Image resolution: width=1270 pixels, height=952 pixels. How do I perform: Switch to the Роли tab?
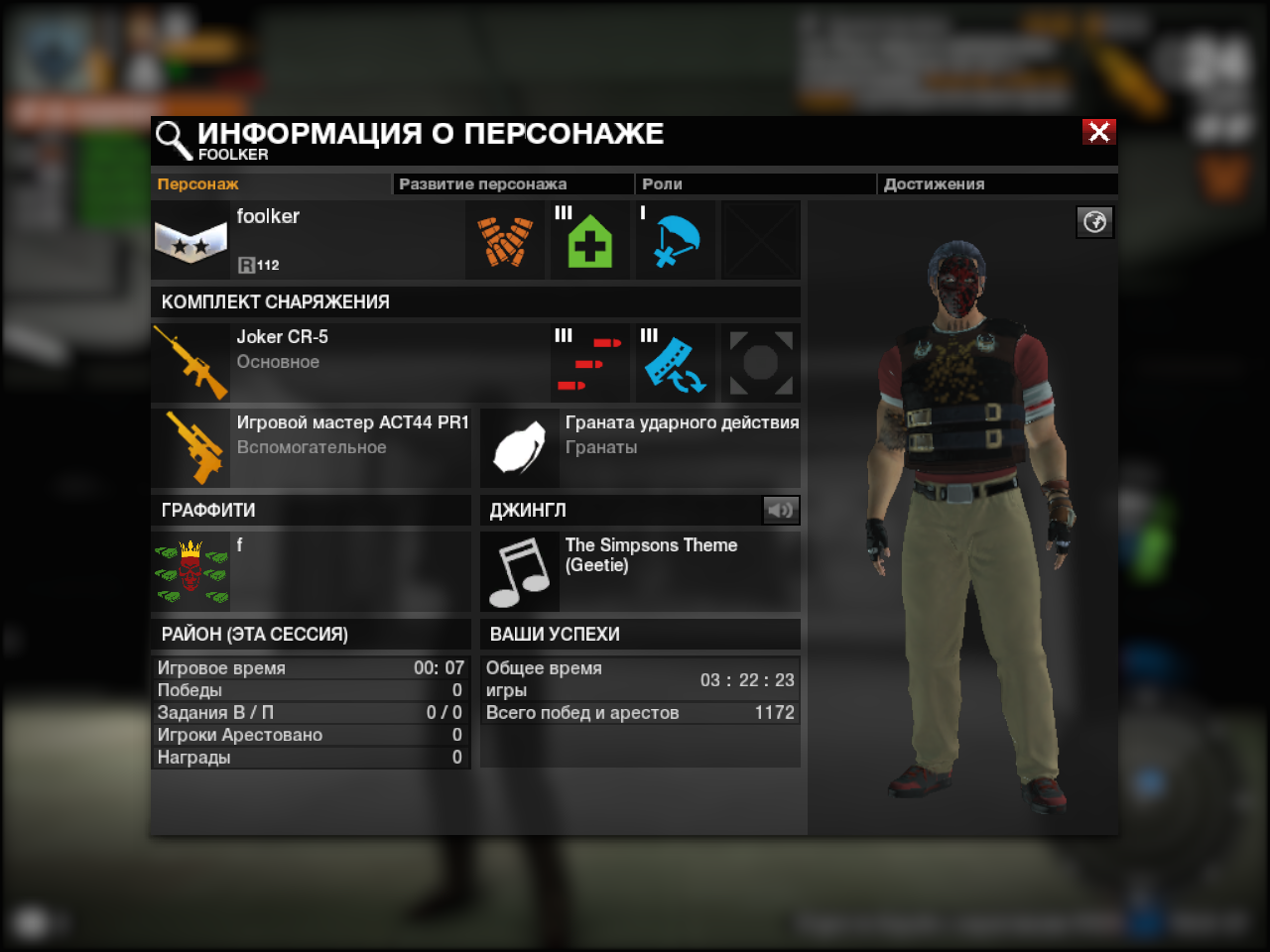pos(662,184)
